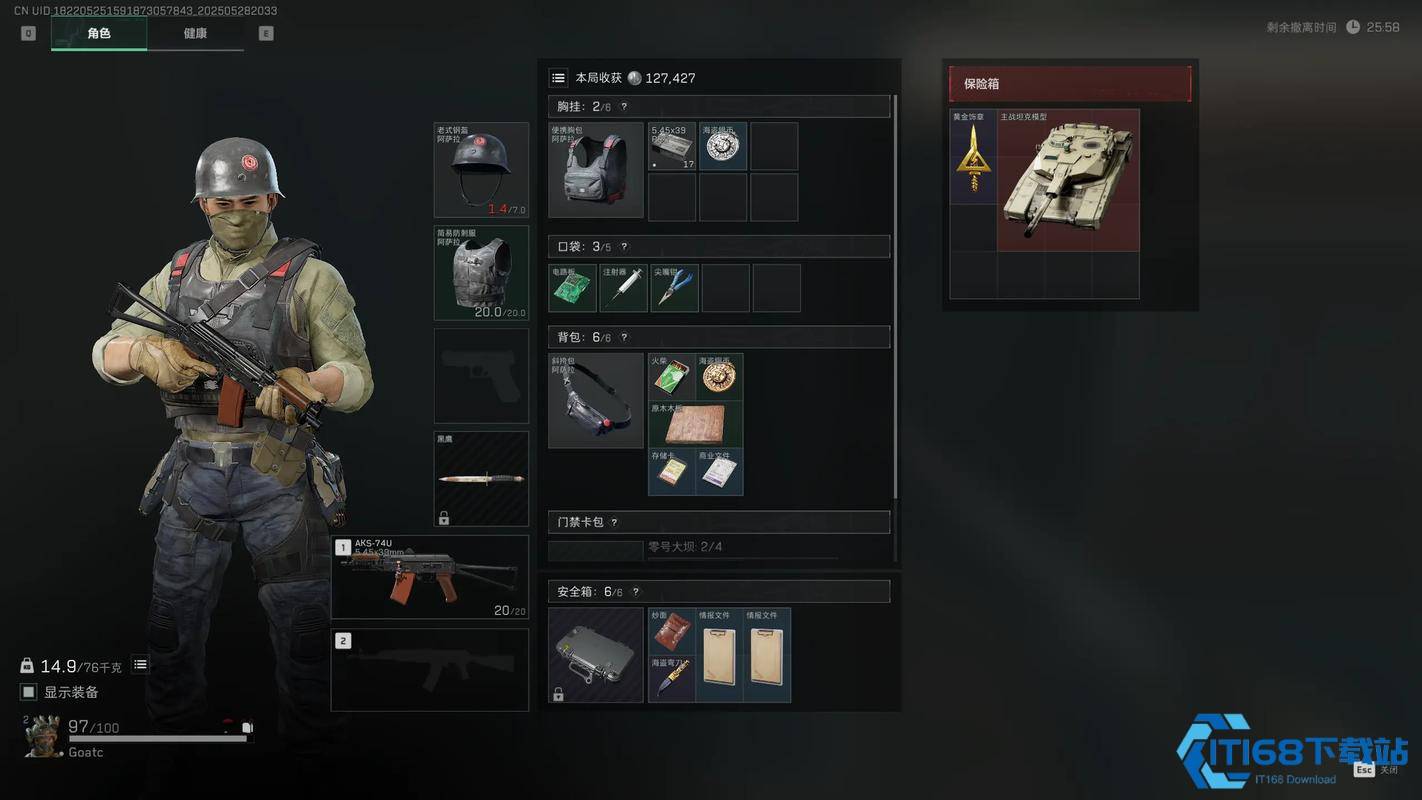The height and width of the screenshot is (800, 1422).
Task: Choose the syringe injector item
Action: pyautogui.click(x=624, y=288)
